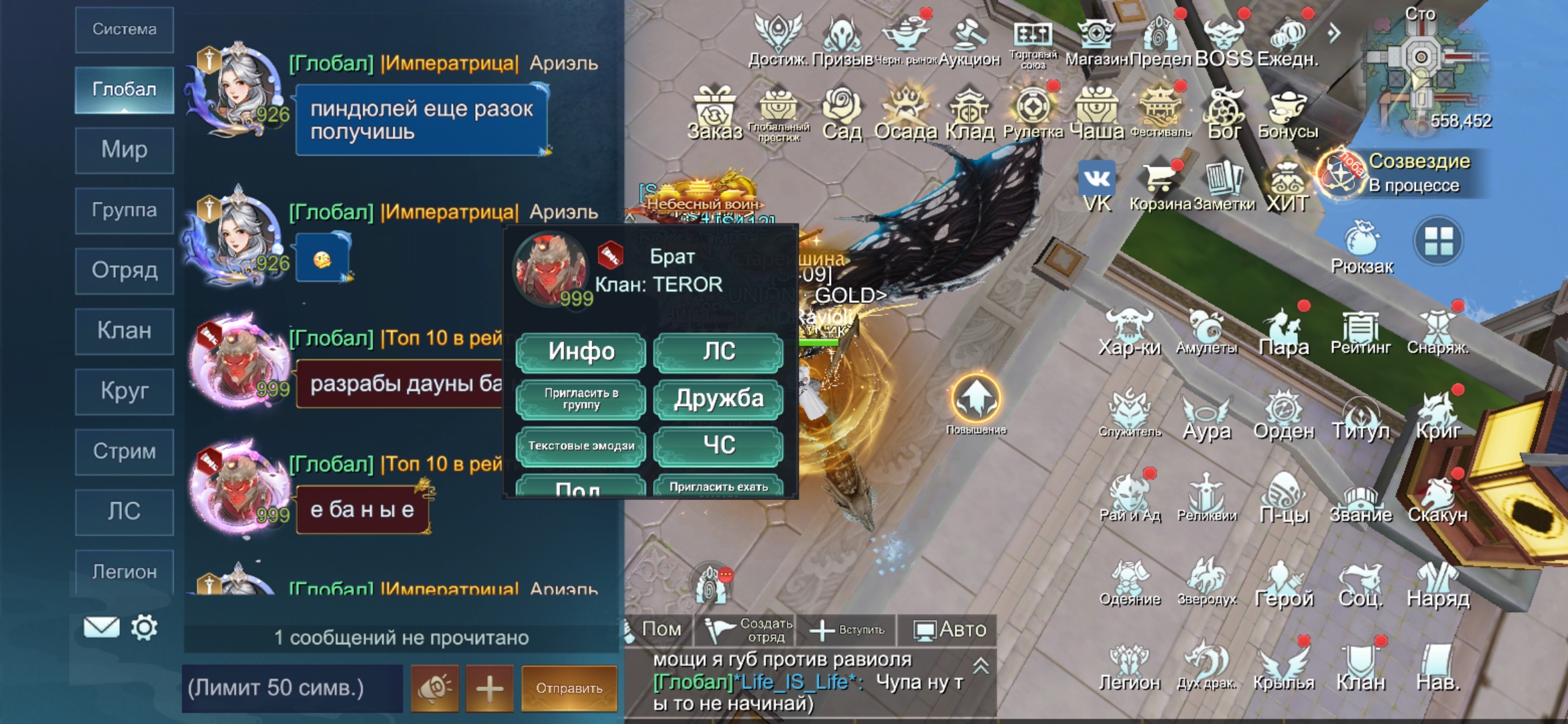The image size is (1568, 724).
Task: Blacklist the player with ЧС button
Action: [718, 446]
